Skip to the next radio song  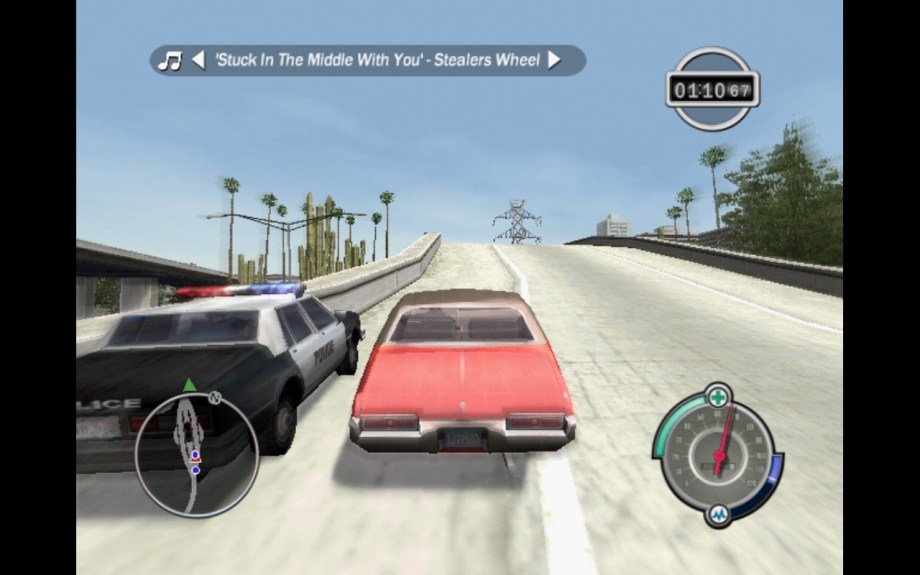(x=554, y=60)
